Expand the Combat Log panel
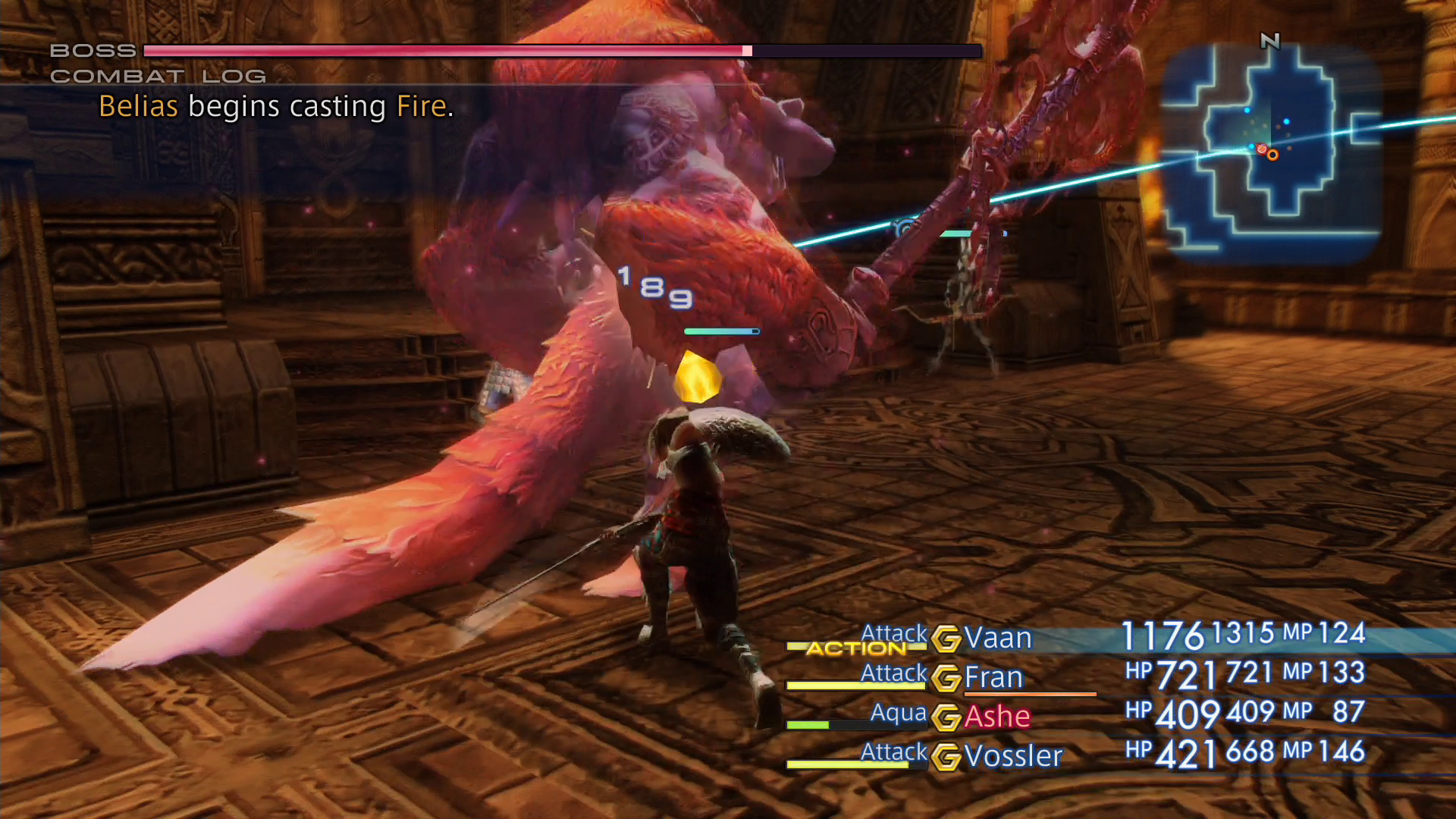Viewport: 1456px width, 819px height. point(157,76)
